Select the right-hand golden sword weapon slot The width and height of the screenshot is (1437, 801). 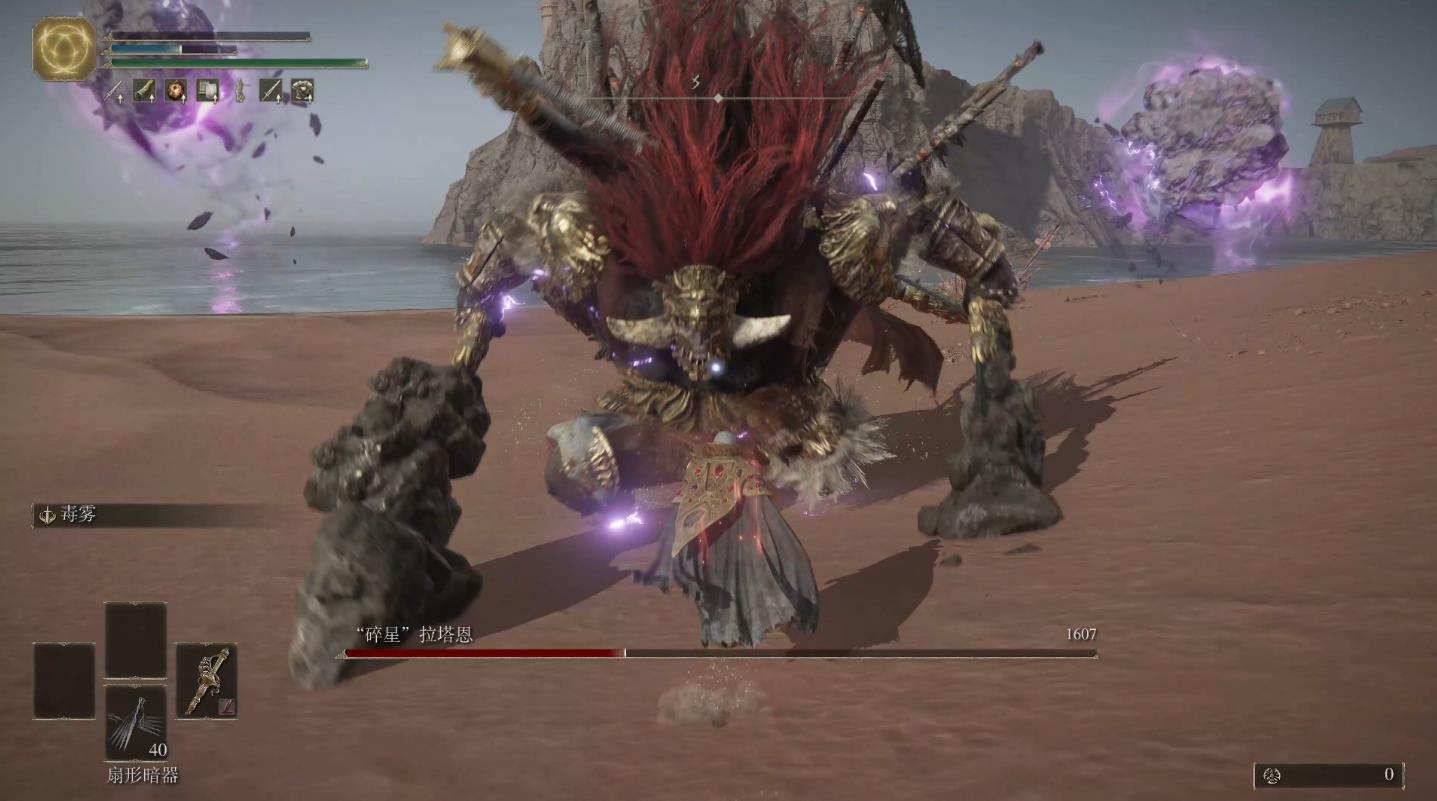[206, 680]
